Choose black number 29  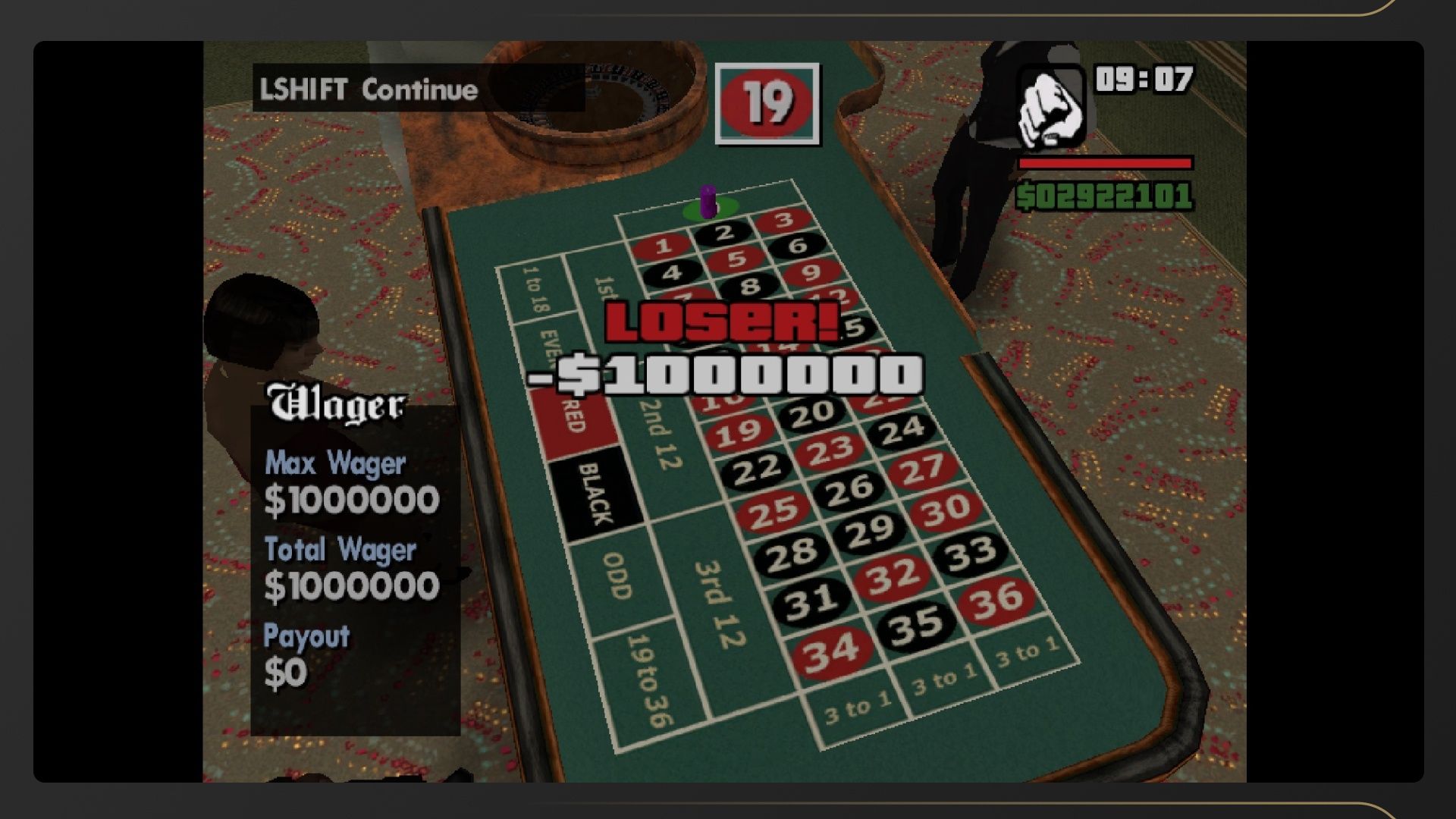pos(869,530)
